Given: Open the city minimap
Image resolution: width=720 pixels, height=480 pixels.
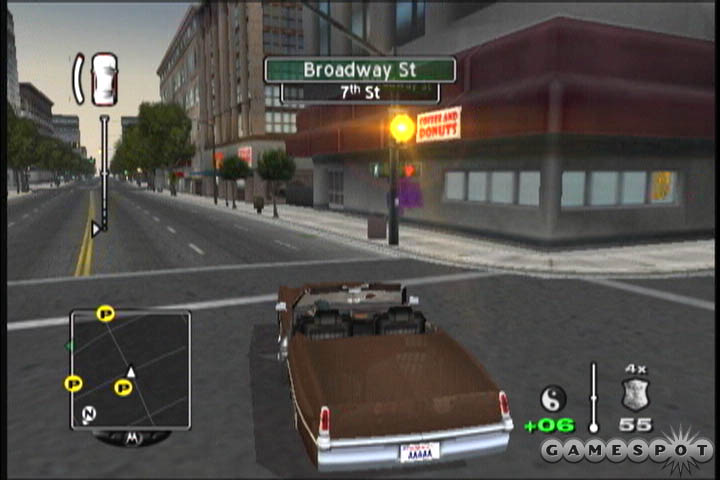Looking at the screenshot, I should [x=130, y=369].
